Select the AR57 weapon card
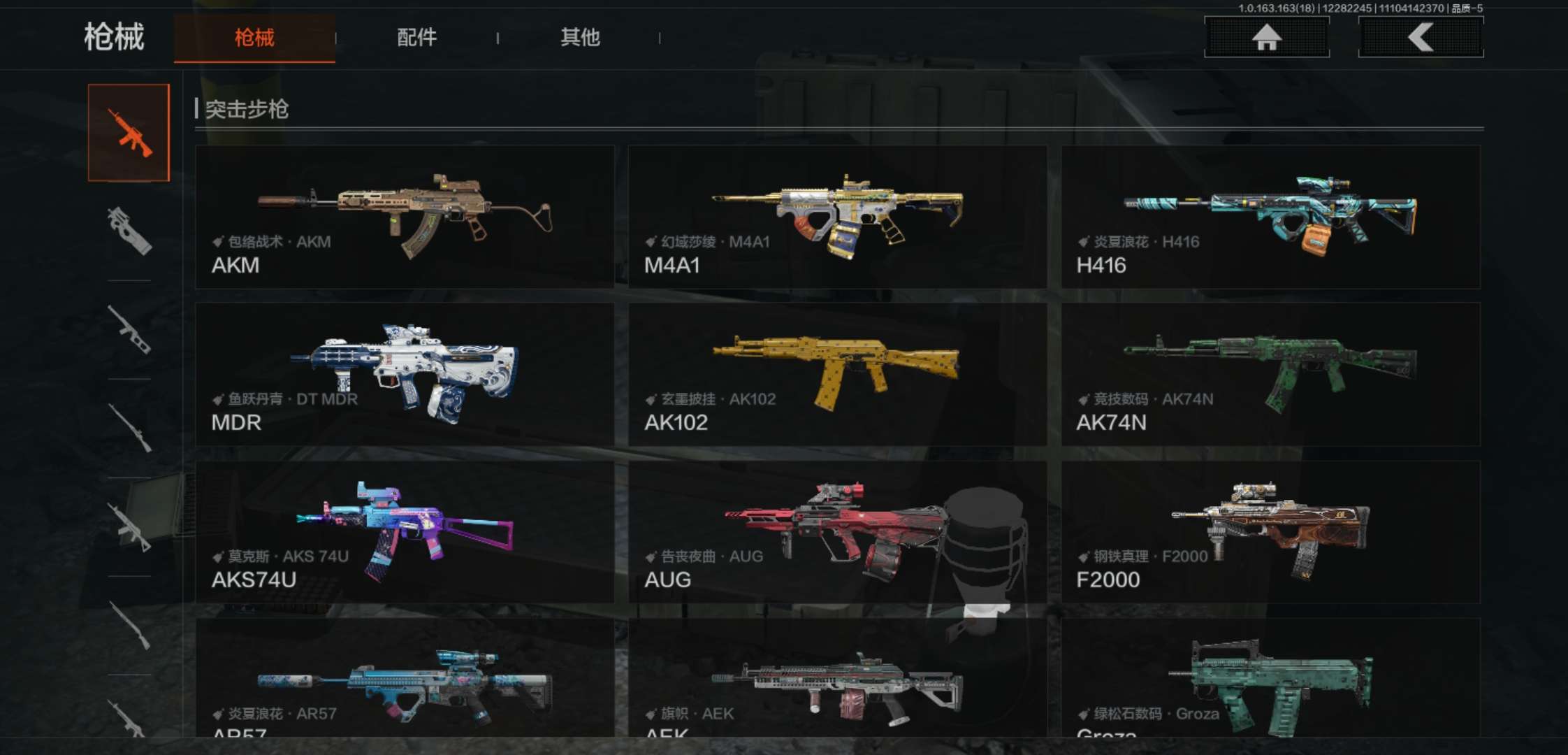Image resolution: width=1568 pixels, height=755 pixels. (405, 678)
